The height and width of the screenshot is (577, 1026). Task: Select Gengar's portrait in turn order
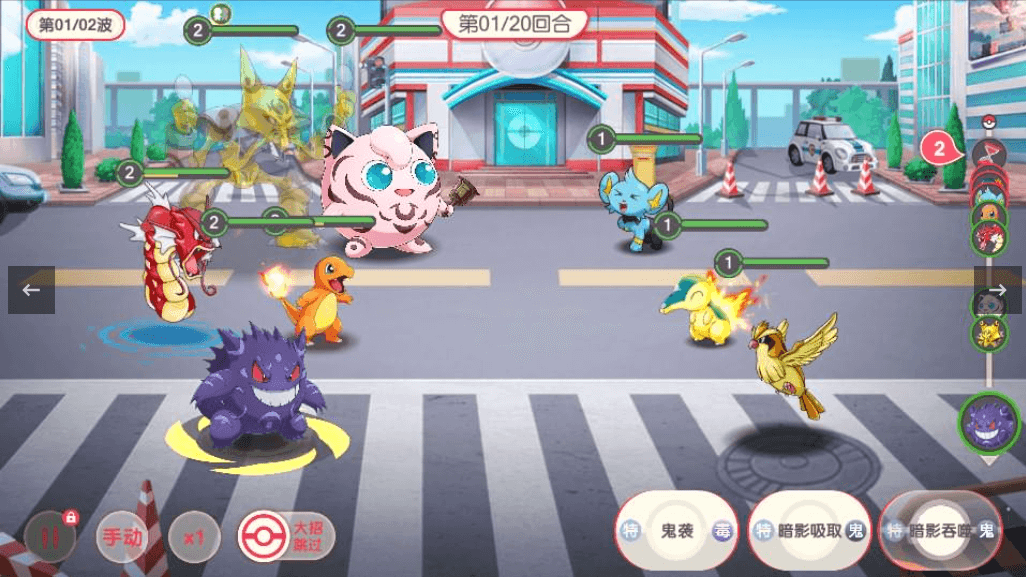[988, 423]
